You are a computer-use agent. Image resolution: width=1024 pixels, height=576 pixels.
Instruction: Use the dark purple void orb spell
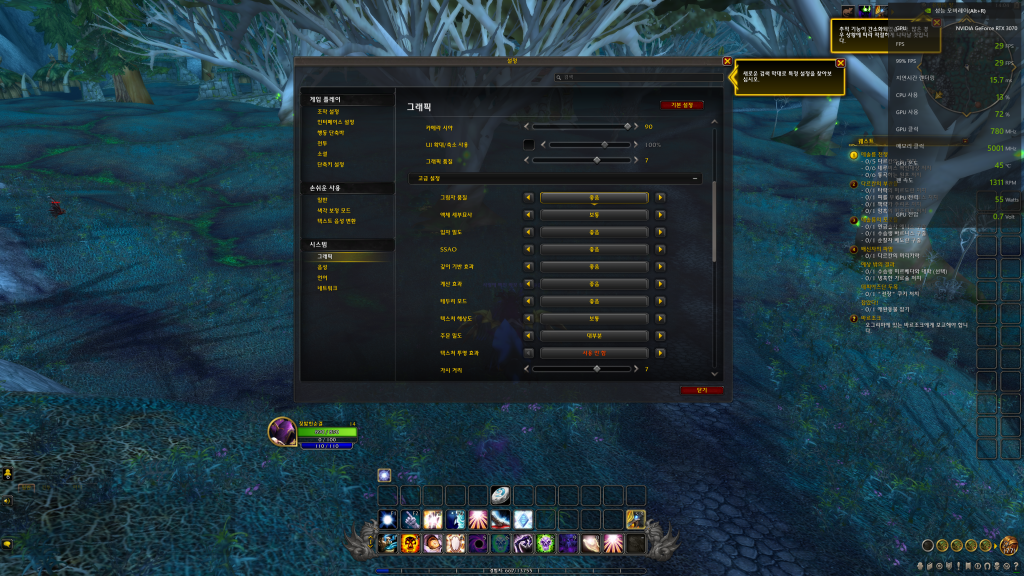tap(477, 544)
